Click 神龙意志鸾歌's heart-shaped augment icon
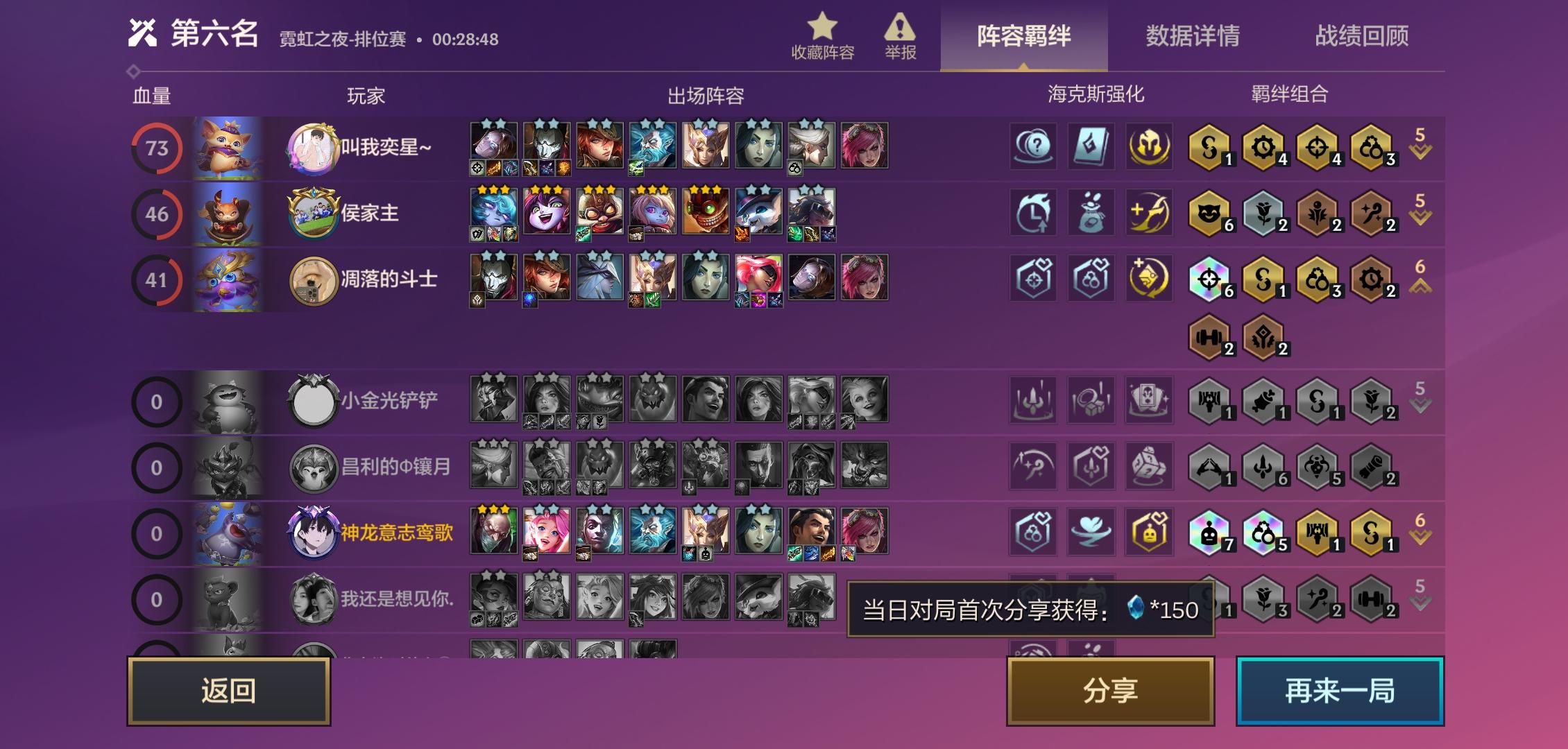This screenshot has width=1568, height=749. click(x=1091, y=532)
